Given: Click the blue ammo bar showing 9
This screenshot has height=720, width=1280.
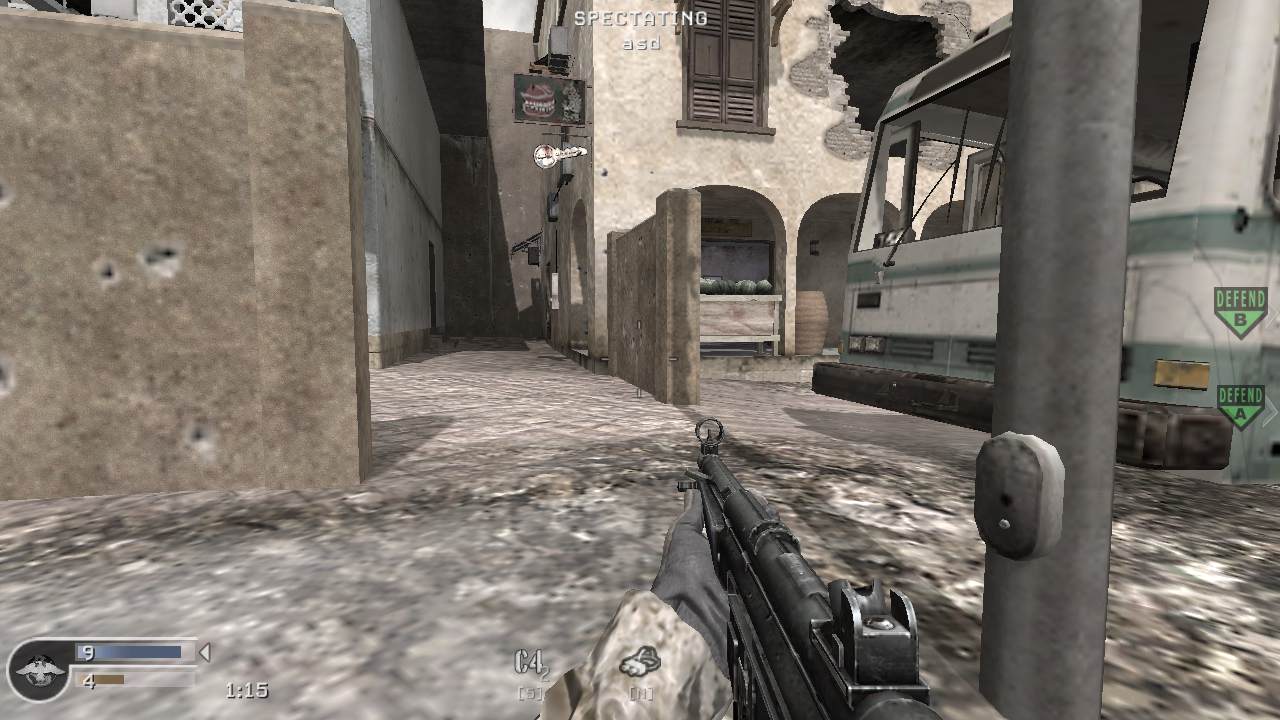Looking at the screenshot, I should tap(130, 650).
